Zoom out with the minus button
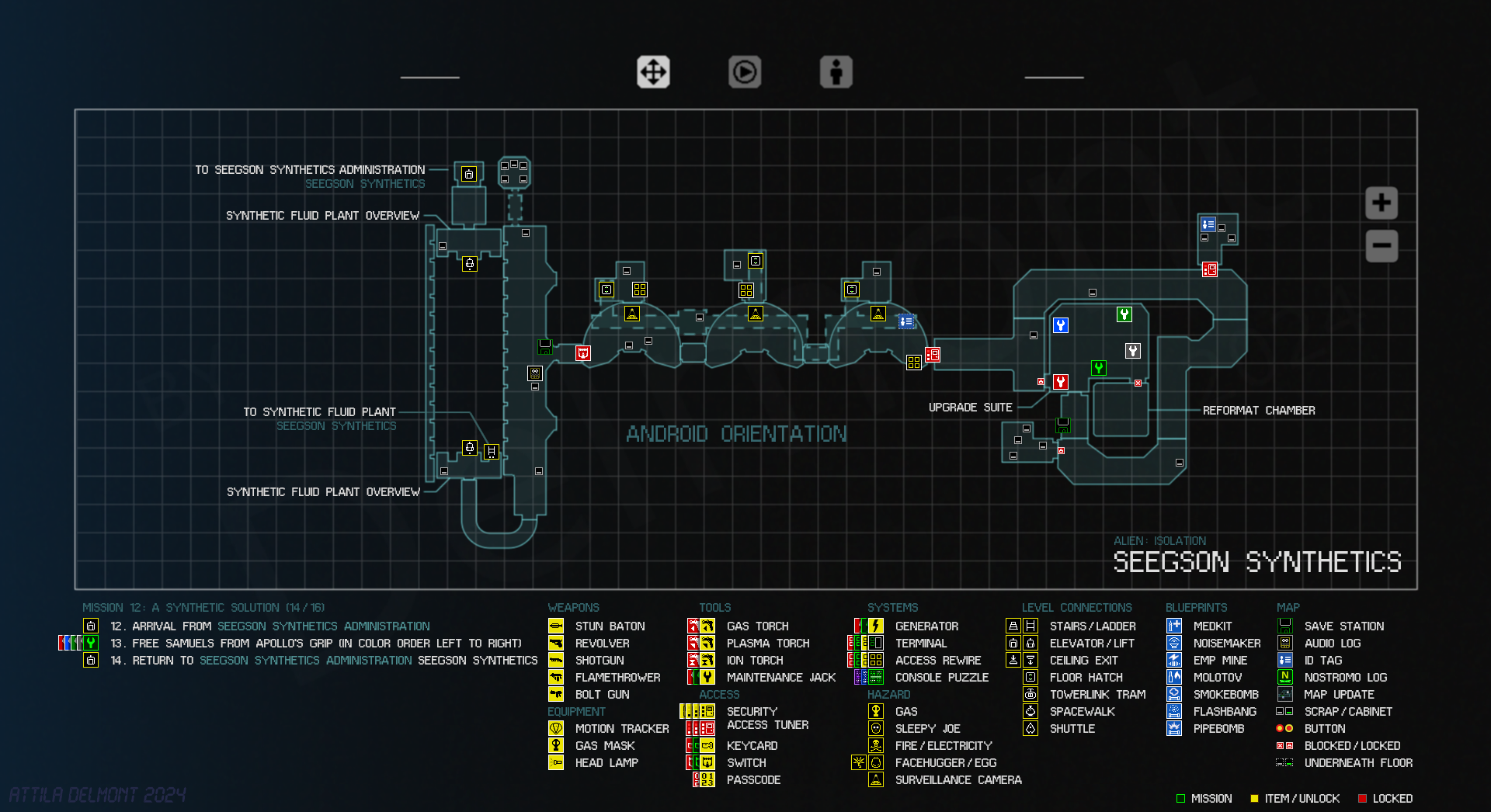This screenshot has width=1491, height=812. [1382, 246]
